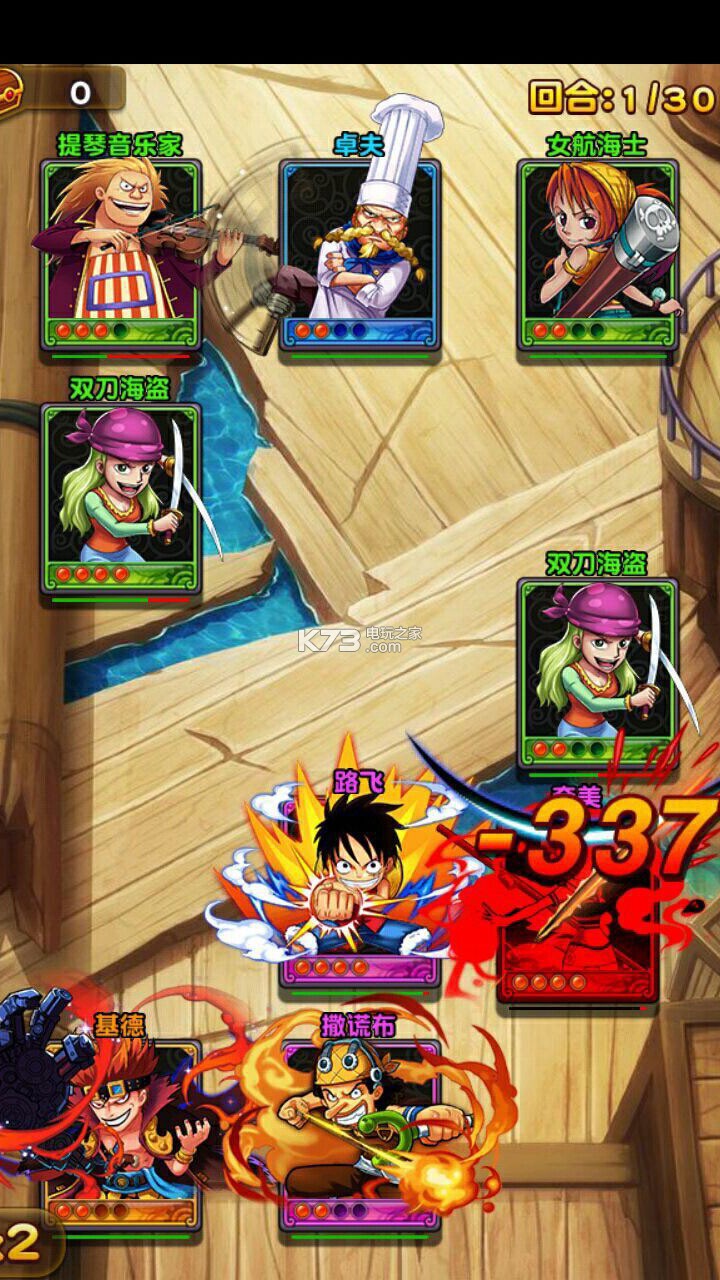720x1280 pixels.
Task: Choose the 卓夫 chef enemy card
Action: point(360,253)
